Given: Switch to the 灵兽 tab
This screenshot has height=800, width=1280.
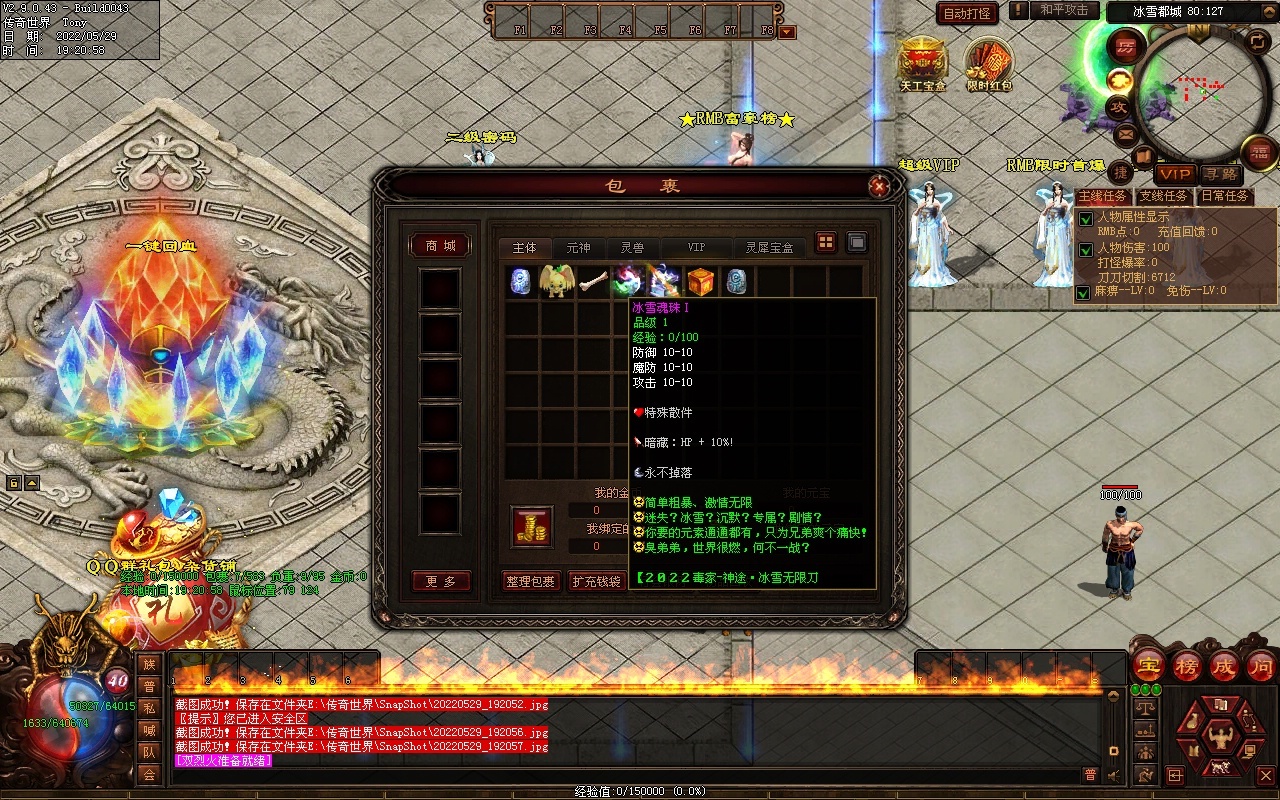Looking at the screenshot, I should pos(632,248).
